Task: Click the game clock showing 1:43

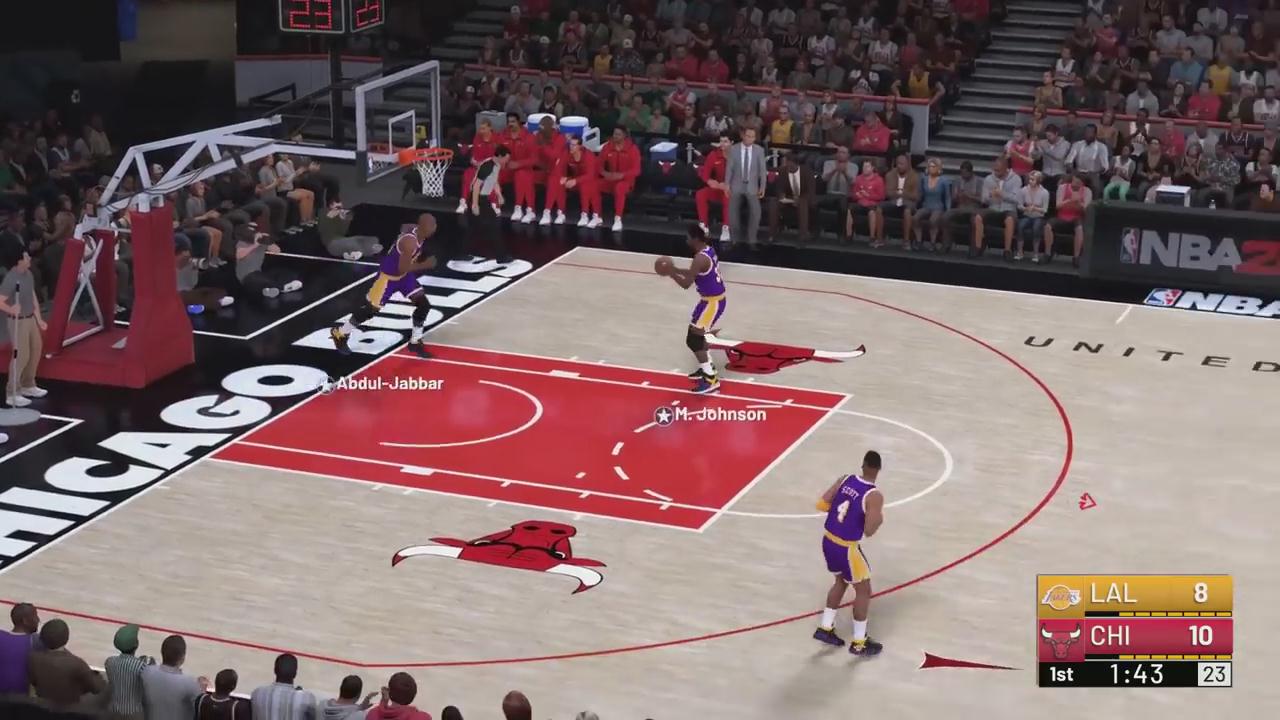Action: [x=1138, y=674]
